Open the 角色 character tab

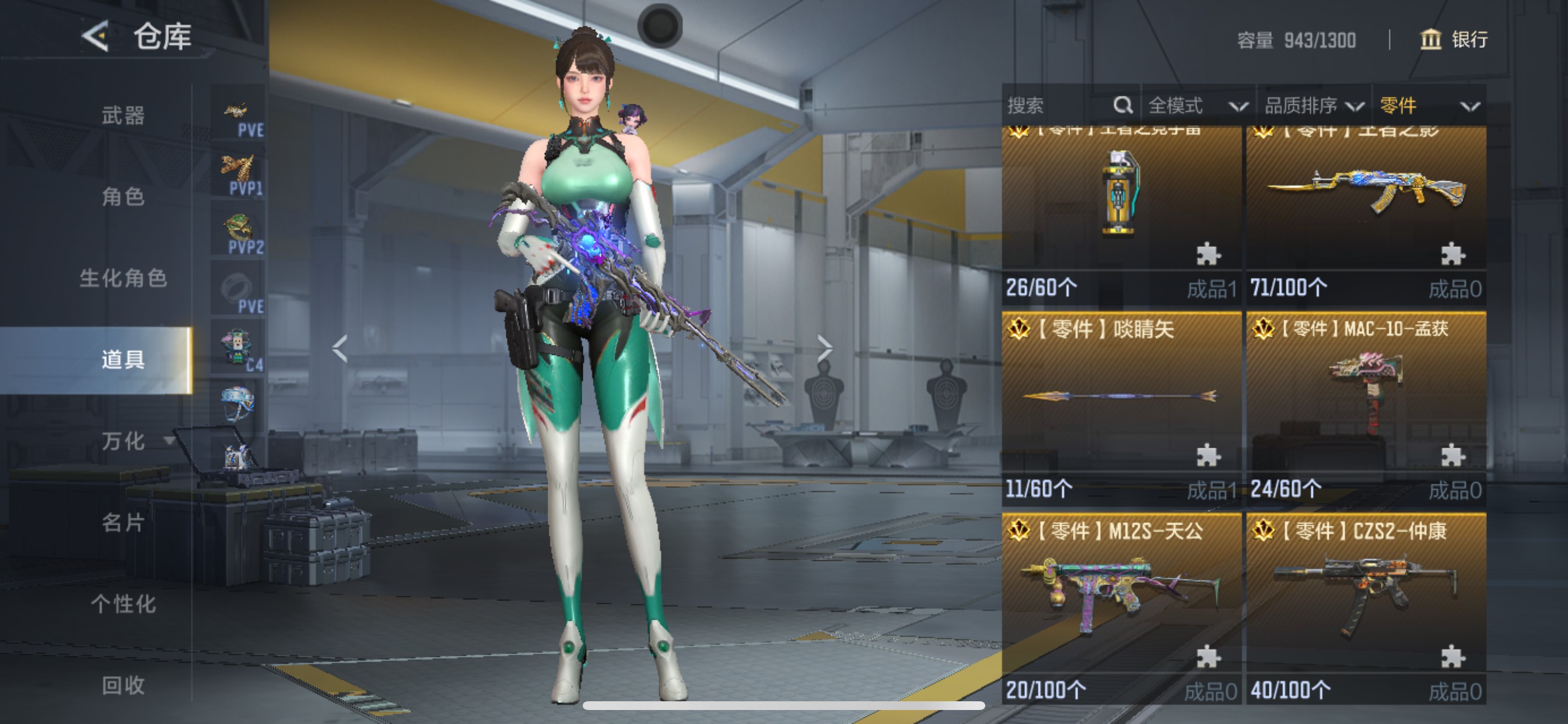(123, 196)
